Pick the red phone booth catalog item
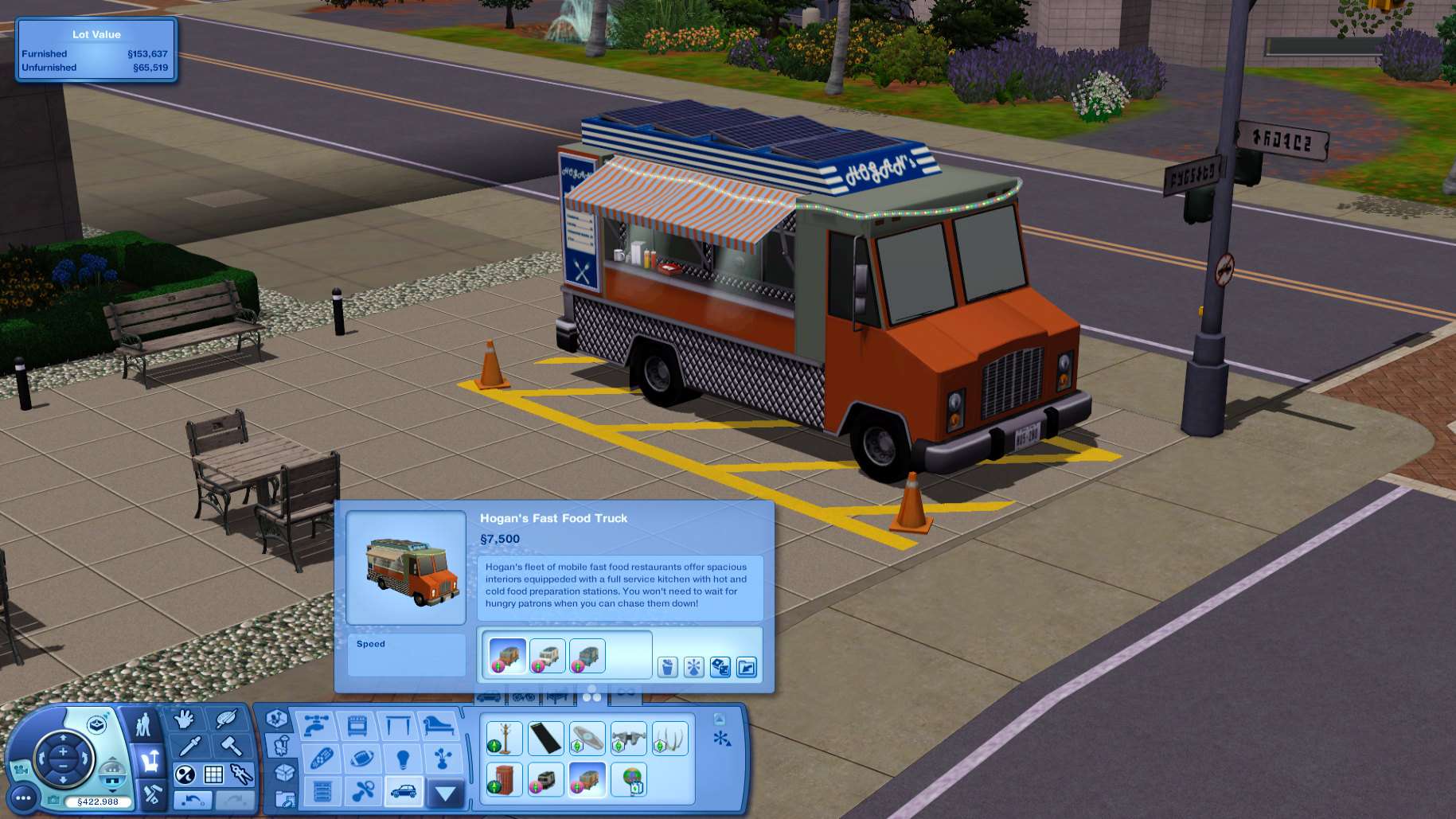1456x819 pixels. [504, 779]
